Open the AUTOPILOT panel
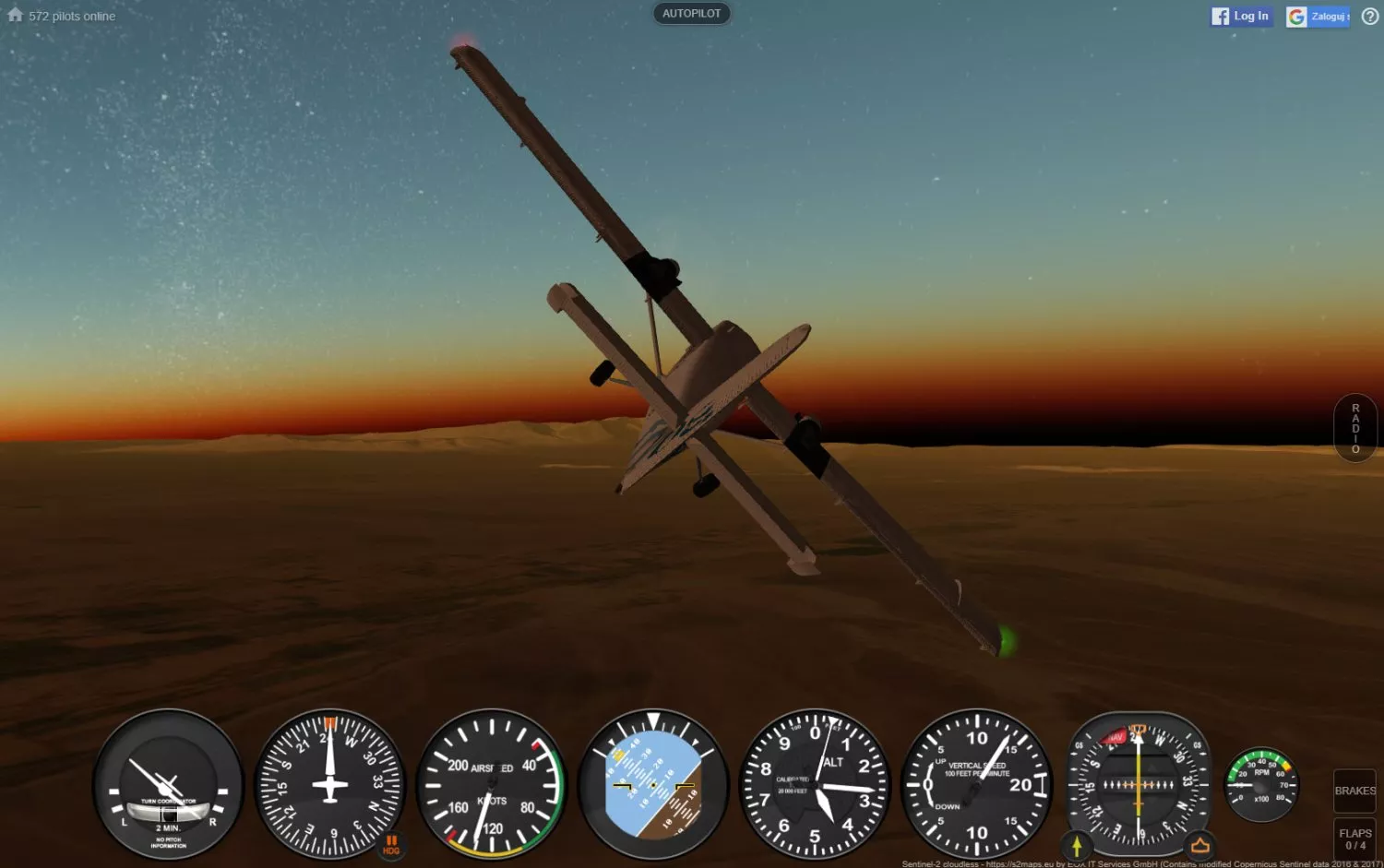 691,14
